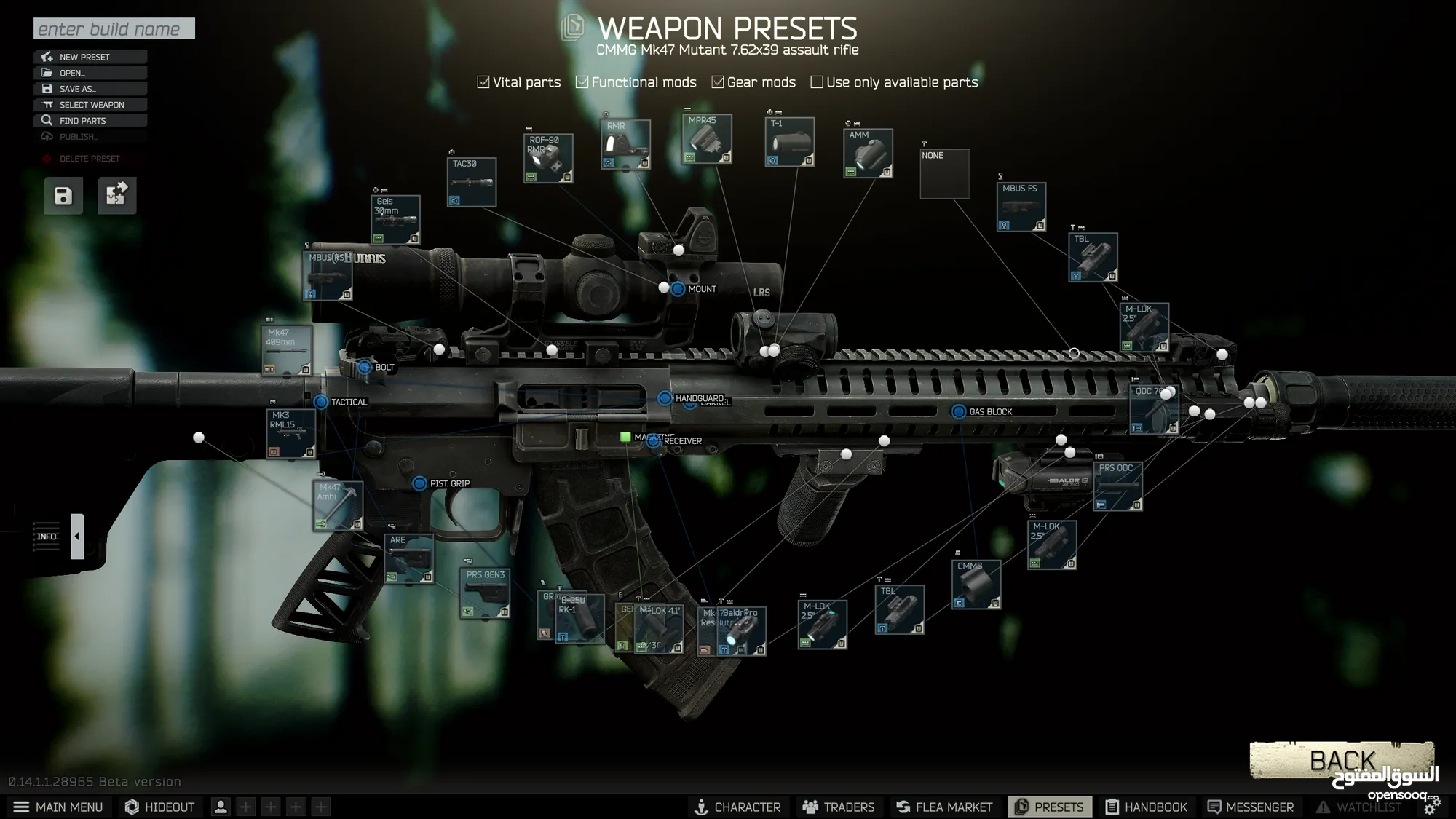Select the TAC30 scope slot

(472, 182)
